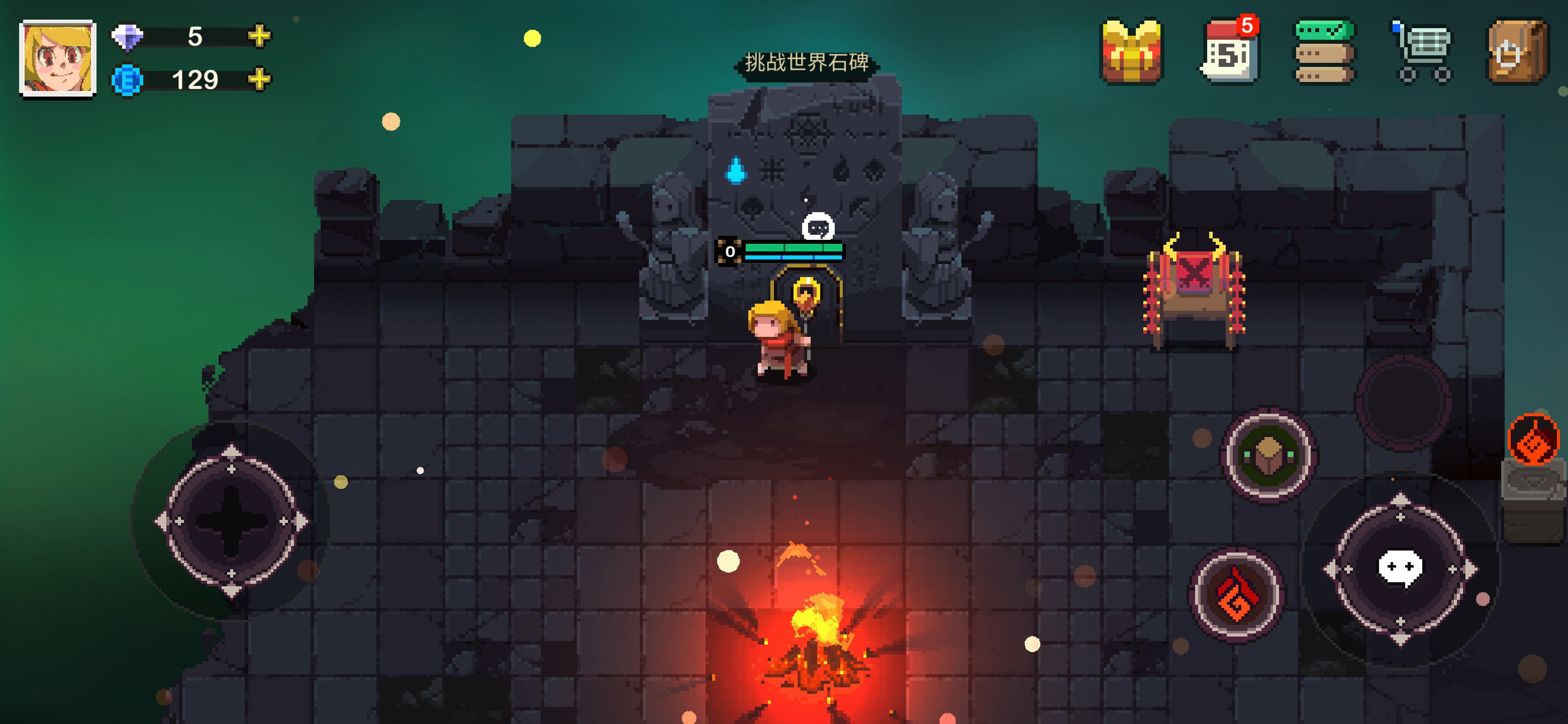Tap the speech bubble interact button
The image size is (1568, 724).
click(x=1400, y=568)
